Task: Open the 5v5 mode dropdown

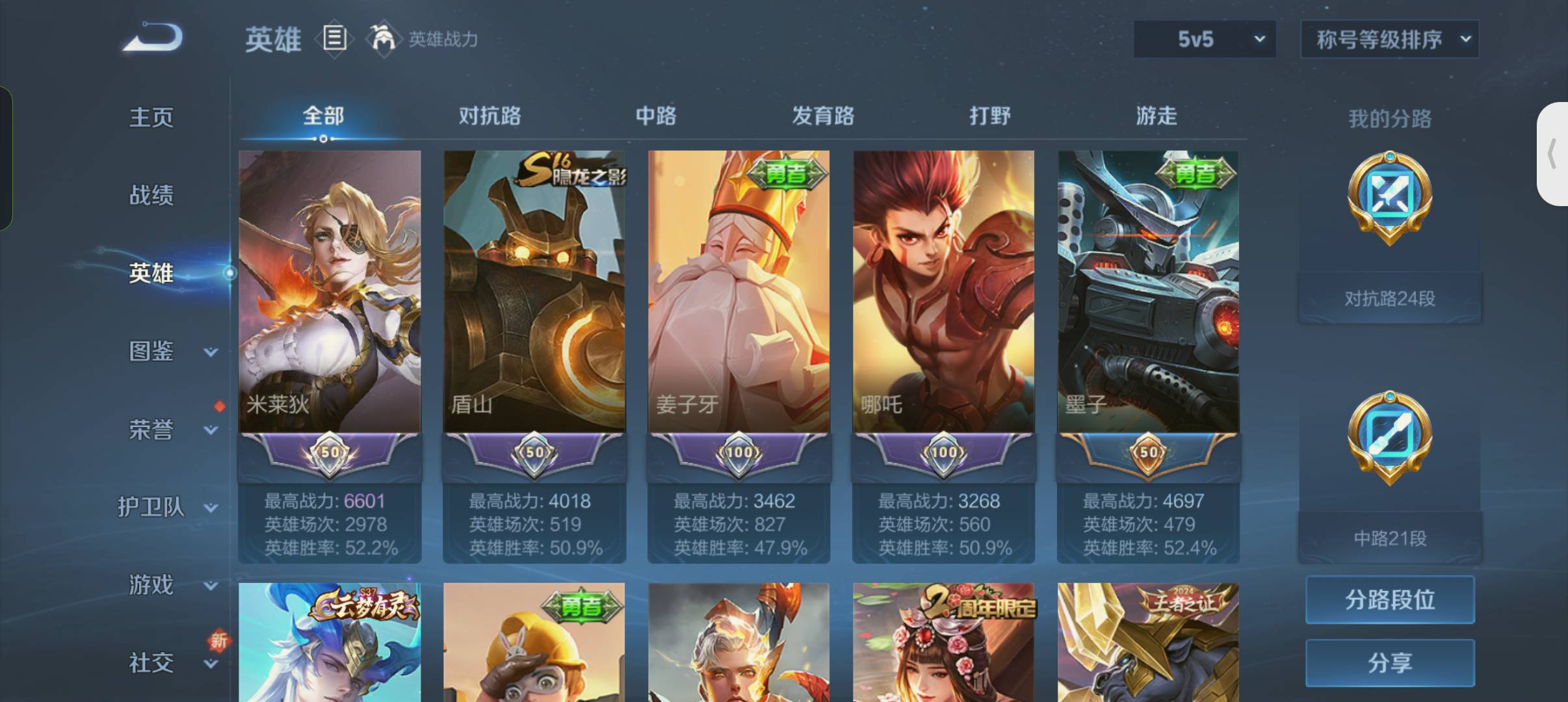Action: (1206, 39)
